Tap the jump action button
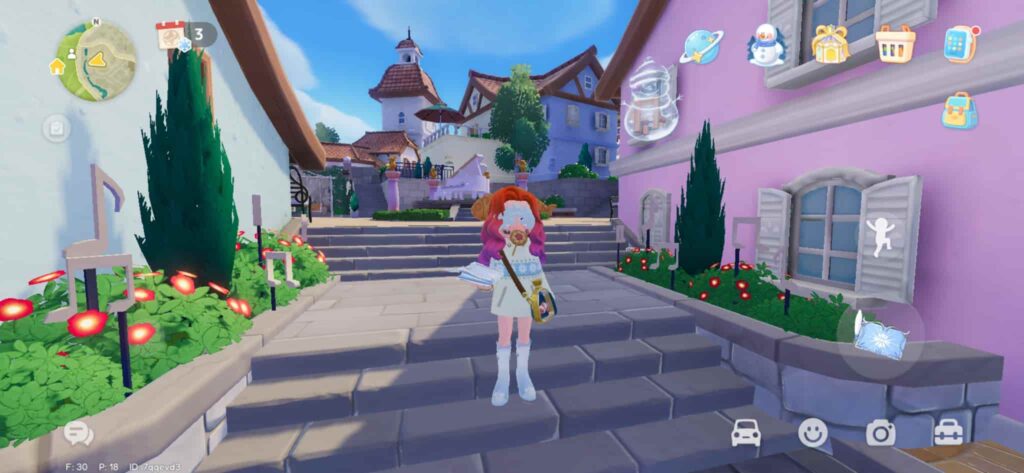The image size is (1024, 473). coord(880,237)
